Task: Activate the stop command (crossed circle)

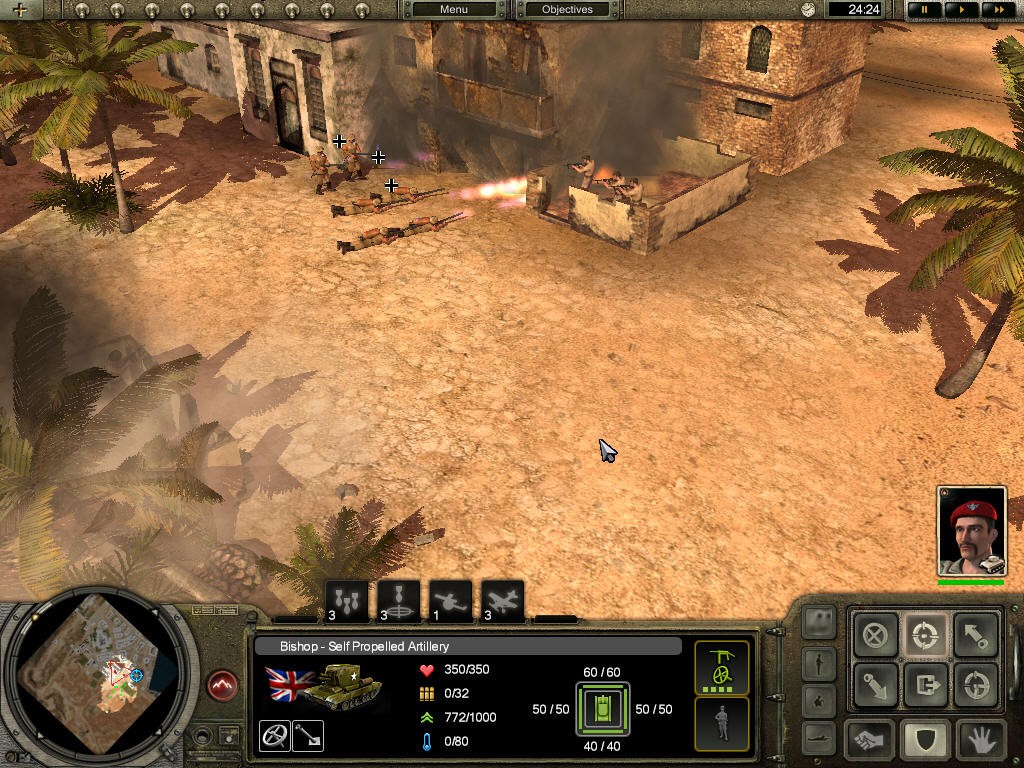Action: pyautogui.click(x=876, y=634)
